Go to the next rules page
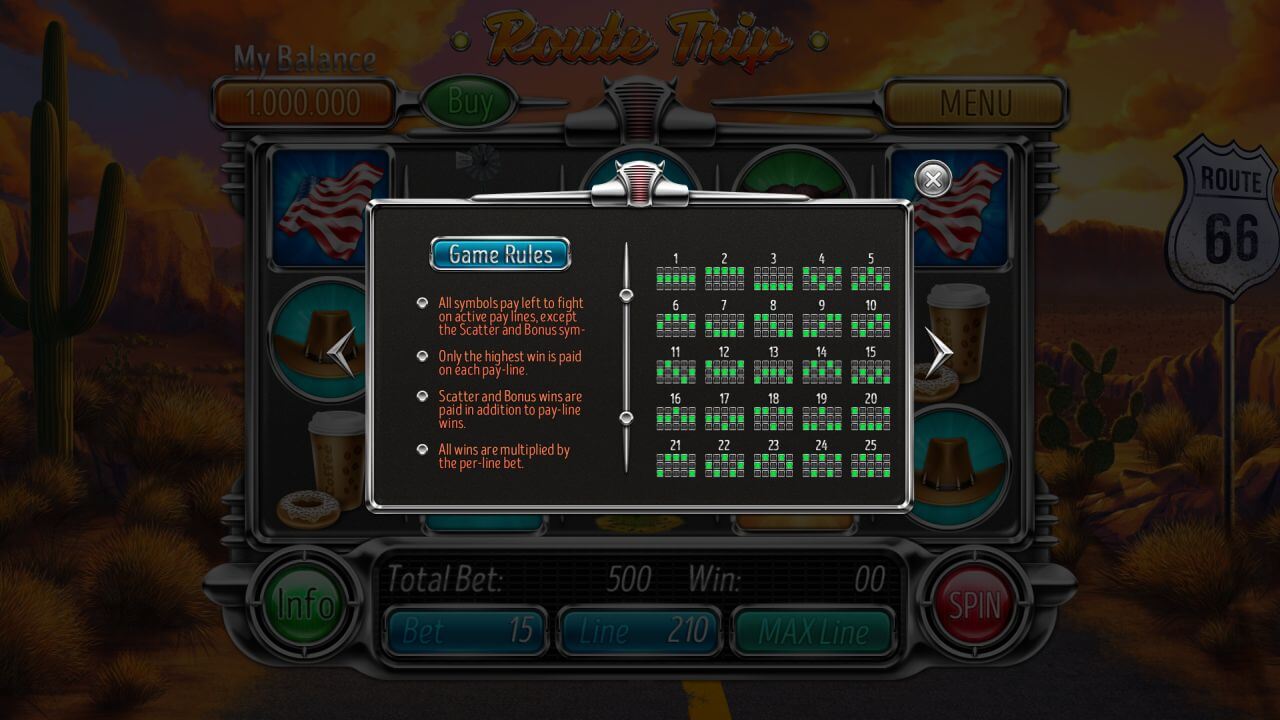Screen dimensions: 1280x720 click(x=938, y=352)
